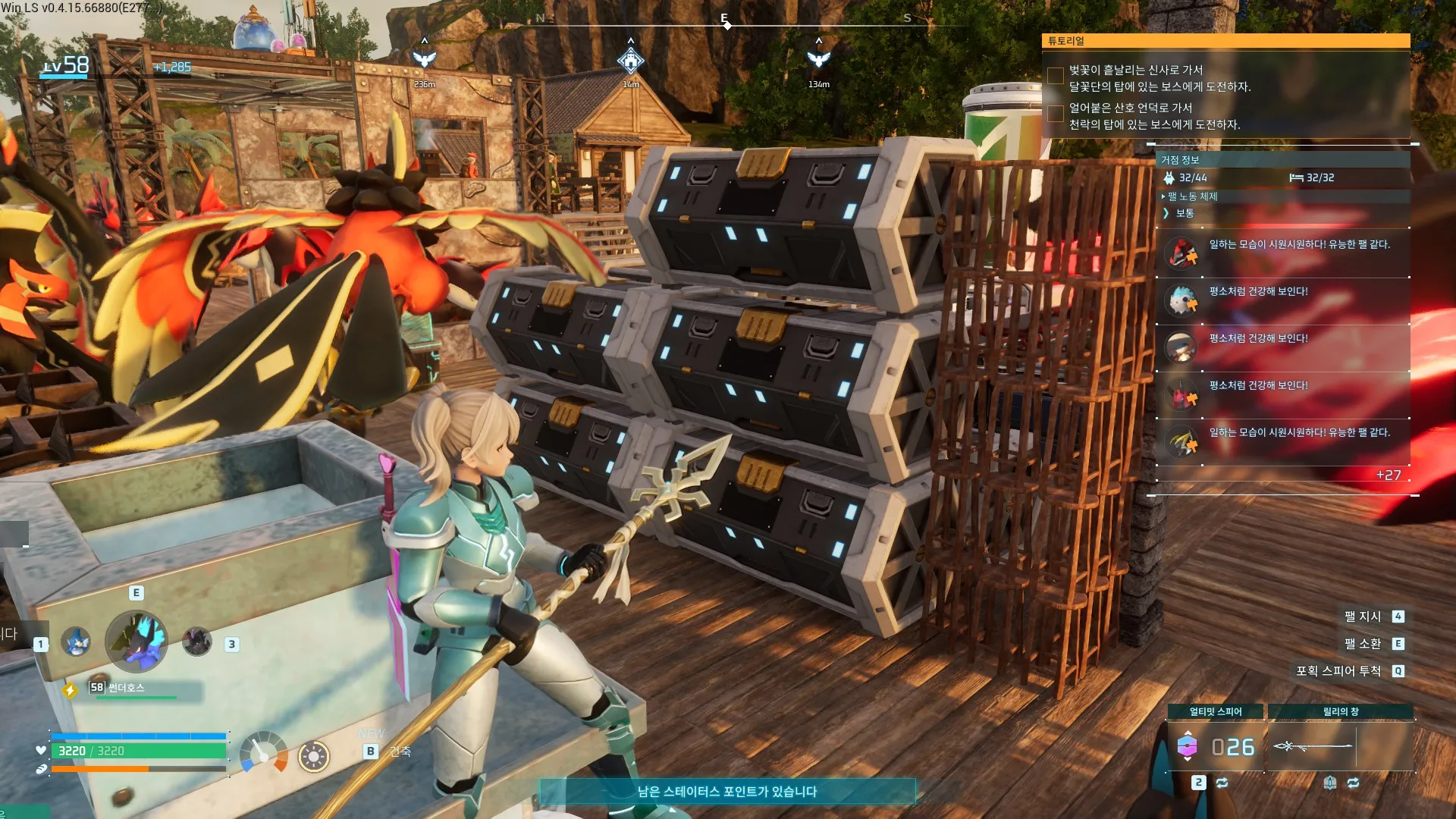The width and height of the screenshot is (1456, 819).
Task: Select the 릴리의 창 weapon slot
Action: tap(1340, 747)
